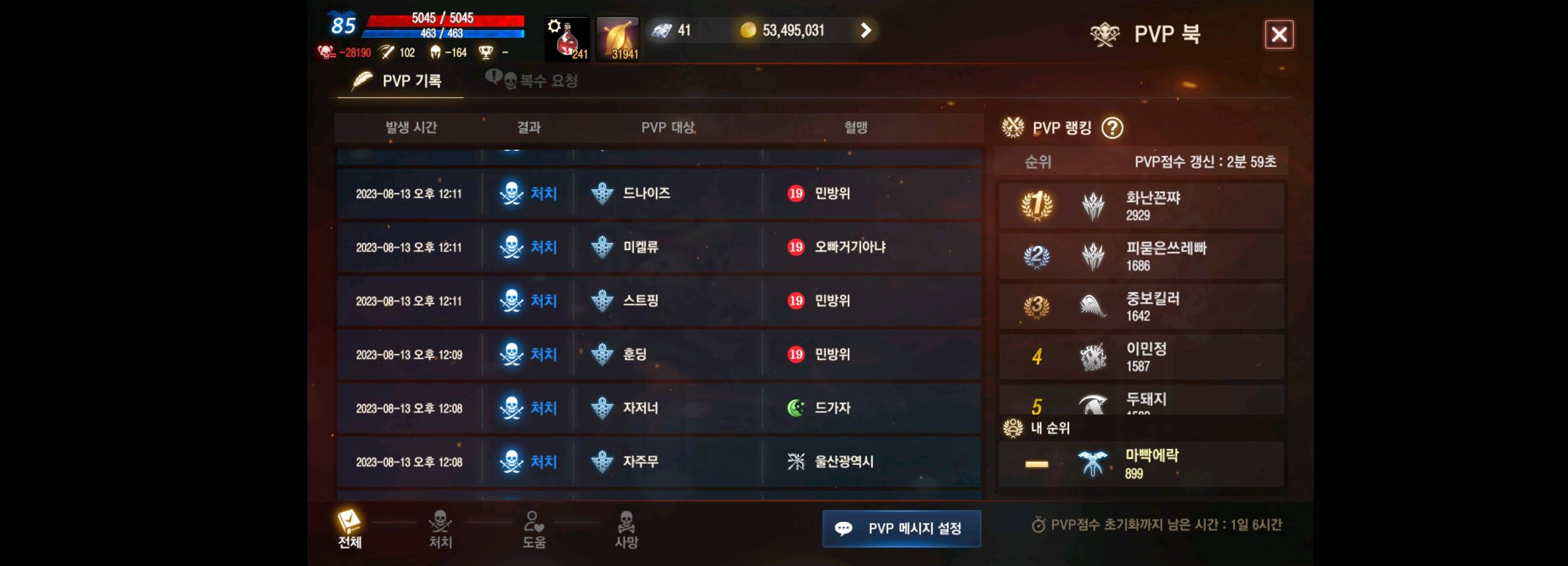The image size is (1568, 566).
Task: Select the golden feather item showing 31941
Action: pos(618,38)
